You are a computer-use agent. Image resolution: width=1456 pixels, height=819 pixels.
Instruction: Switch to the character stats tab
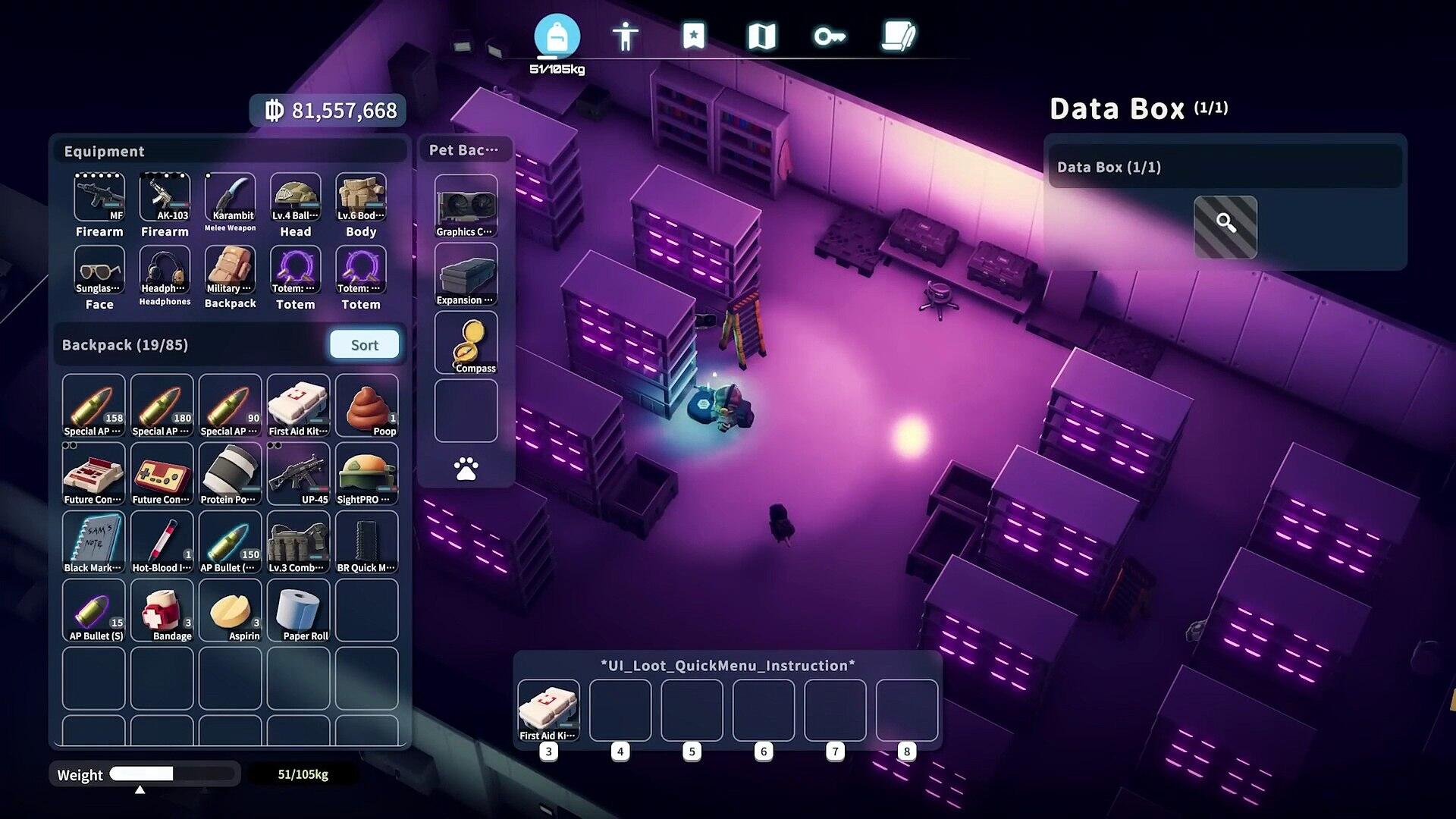pos(625,36)
